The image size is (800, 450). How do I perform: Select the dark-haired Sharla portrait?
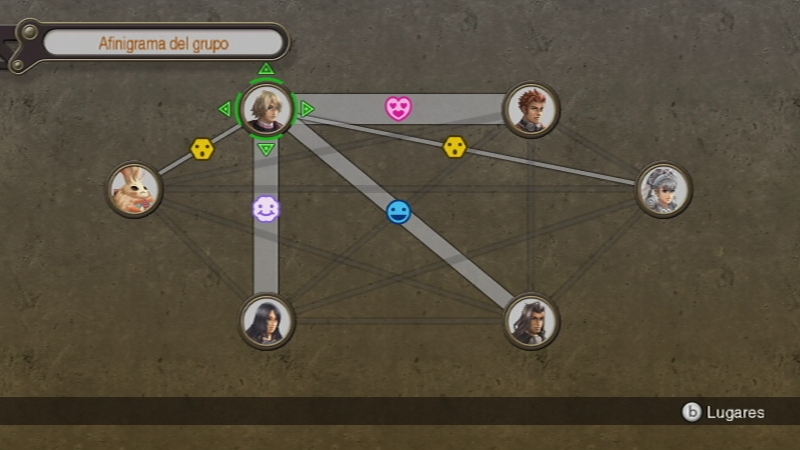pyautogui.click(x=267, y=321)
